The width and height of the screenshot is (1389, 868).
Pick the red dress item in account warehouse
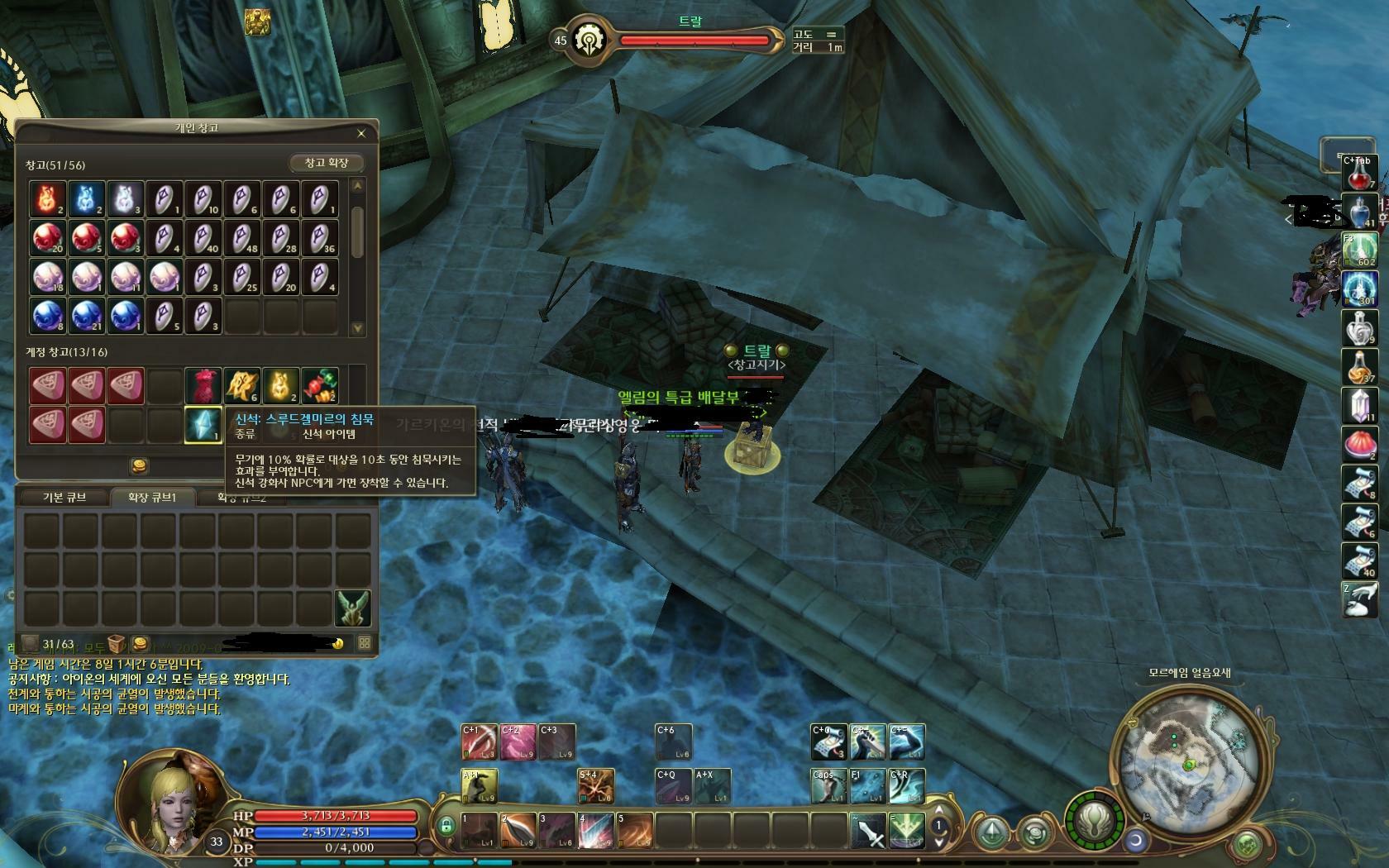(x=203, y=386)
